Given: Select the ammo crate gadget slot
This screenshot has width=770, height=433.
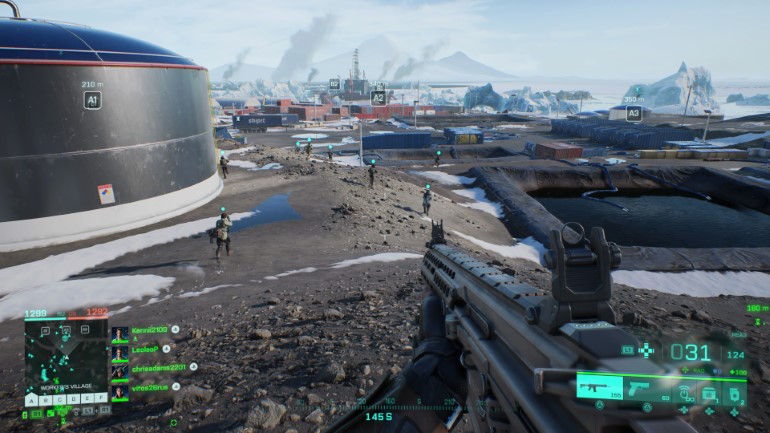Looking at the screenshot, I should coord(709,393).
